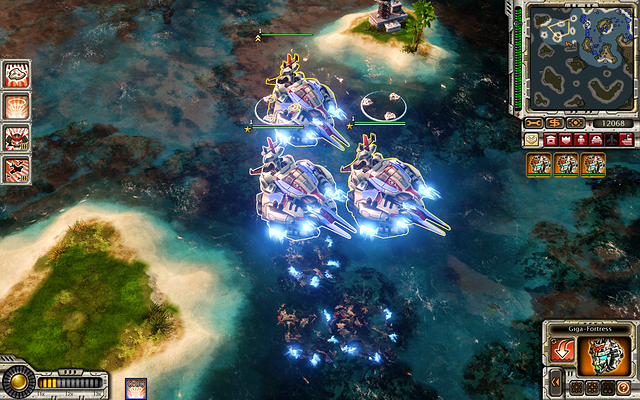
Task: Collapse the command panel with double arrows
Action: tap(555, 381)
